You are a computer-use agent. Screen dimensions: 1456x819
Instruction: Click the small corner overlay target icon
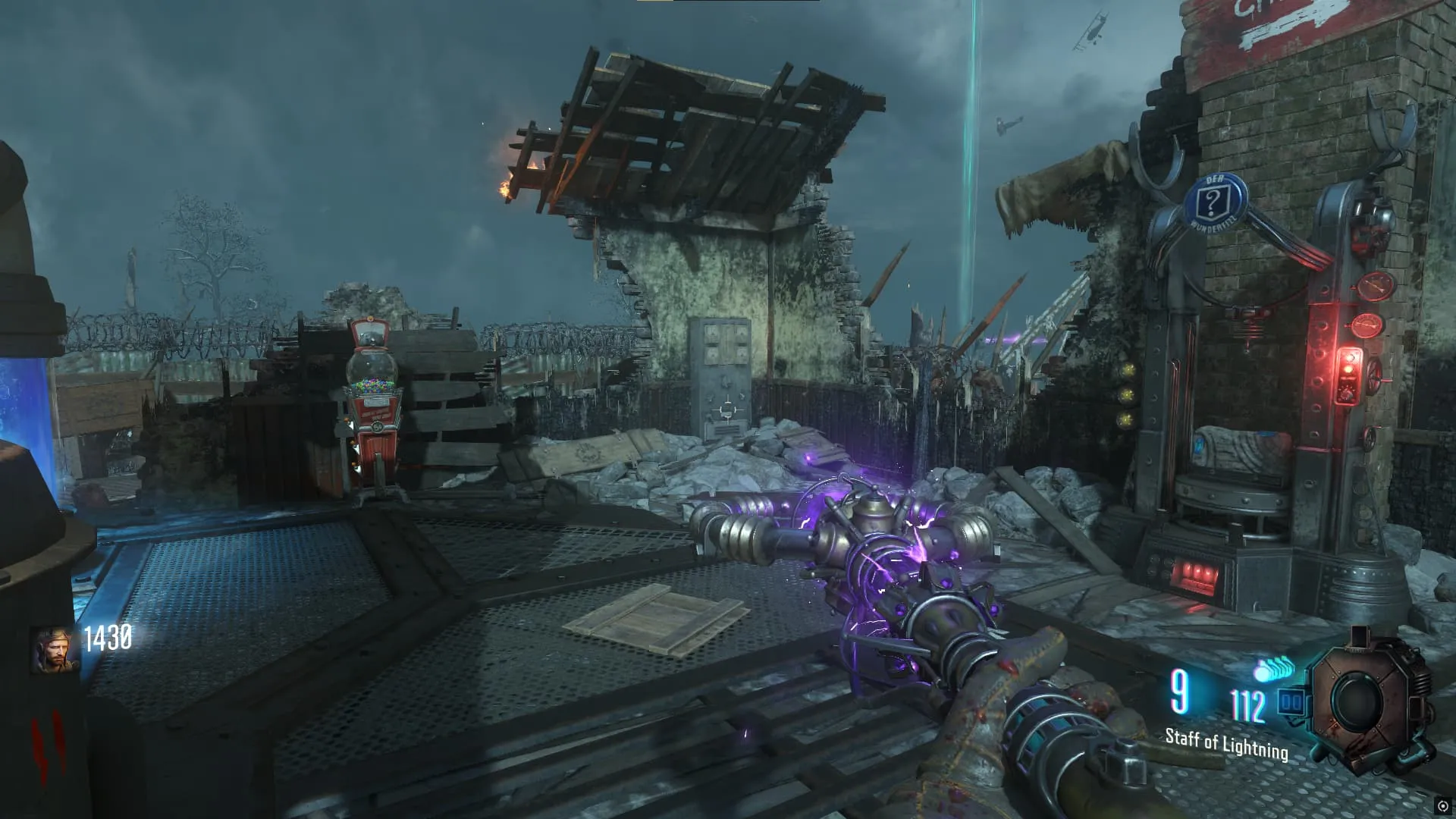tap(1443, 806)
